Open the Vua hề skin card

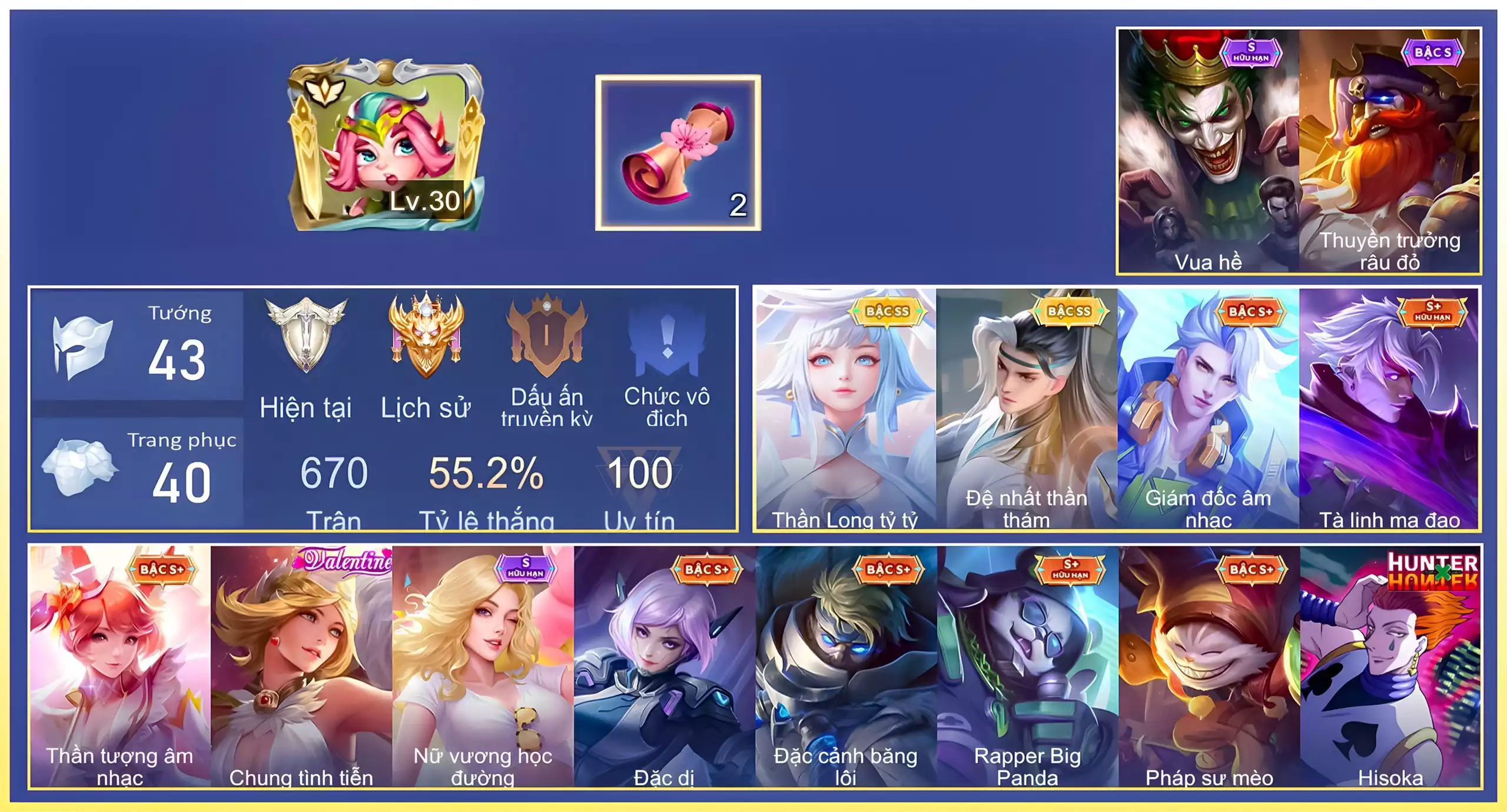1208,152
